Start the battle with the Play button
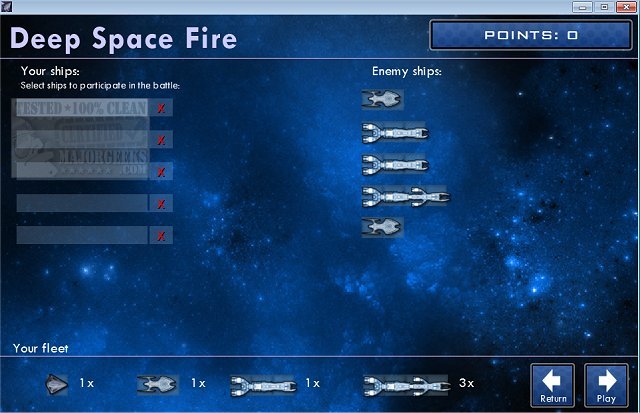This screenshot has width=640, height=413. [606, 384]
